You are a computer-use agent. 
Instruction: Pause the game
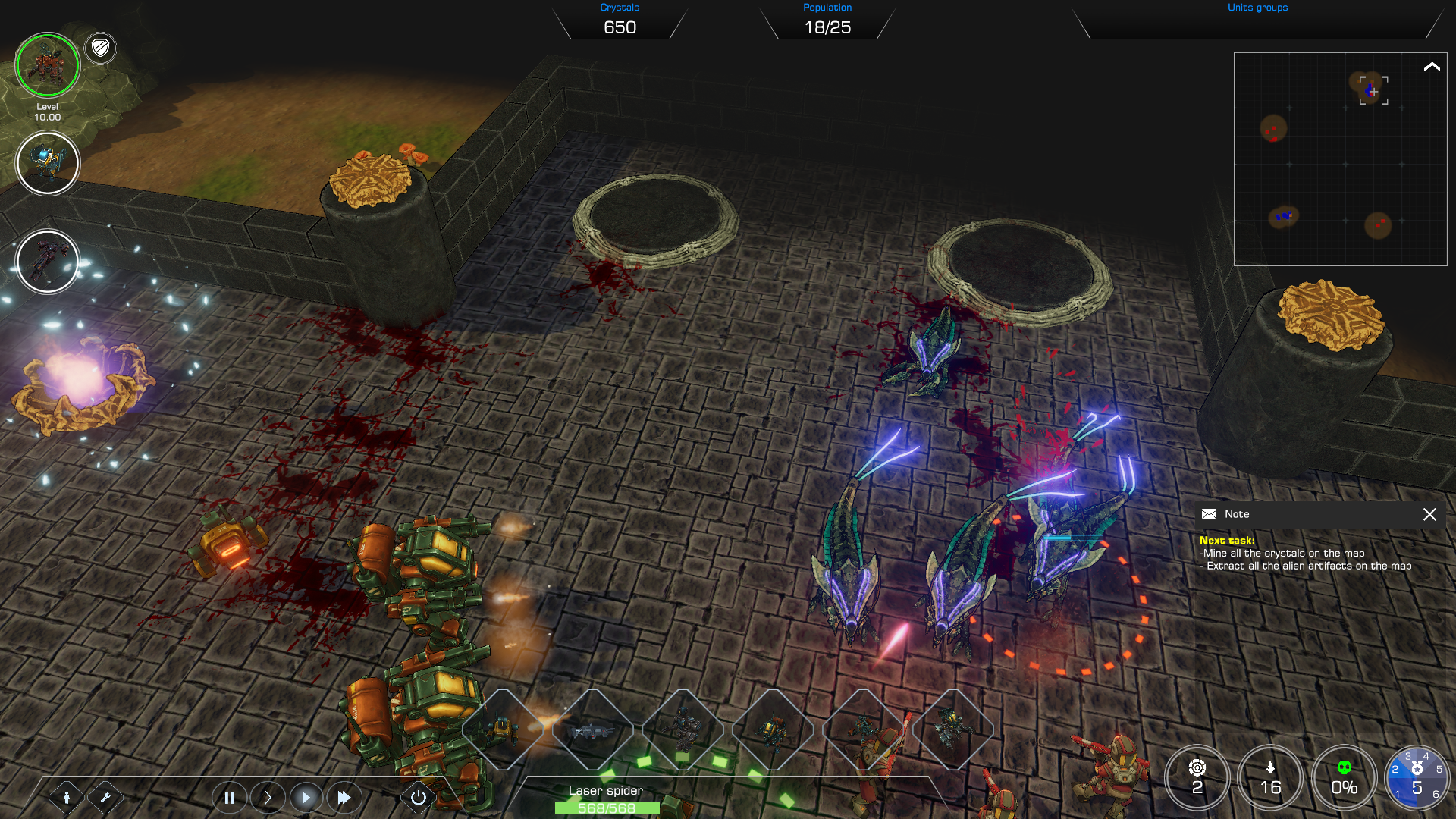(x=229, y=797)
